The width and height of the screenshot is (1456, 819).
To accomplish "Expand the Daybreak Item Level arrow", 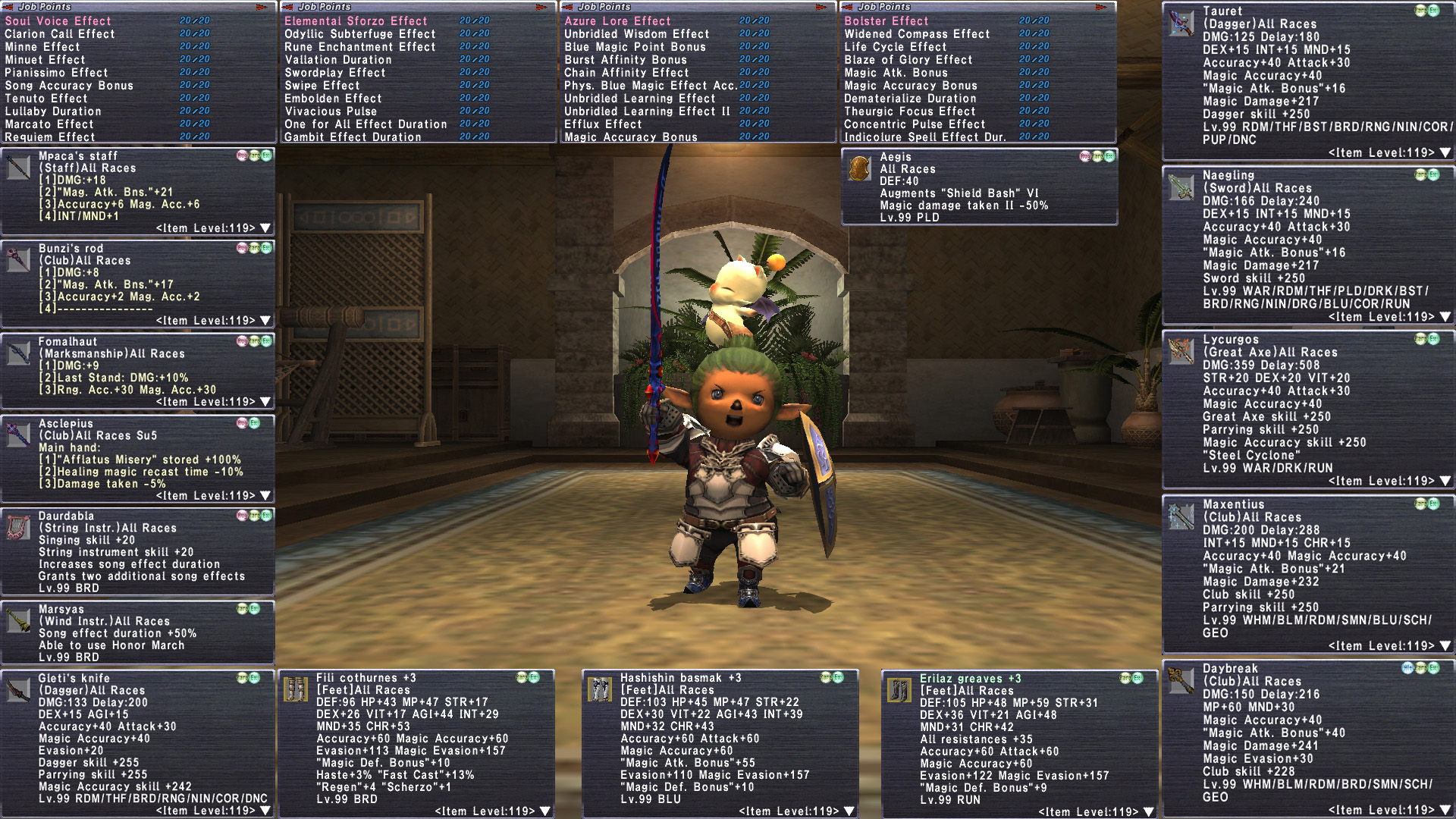I will tap(1445, 811).
